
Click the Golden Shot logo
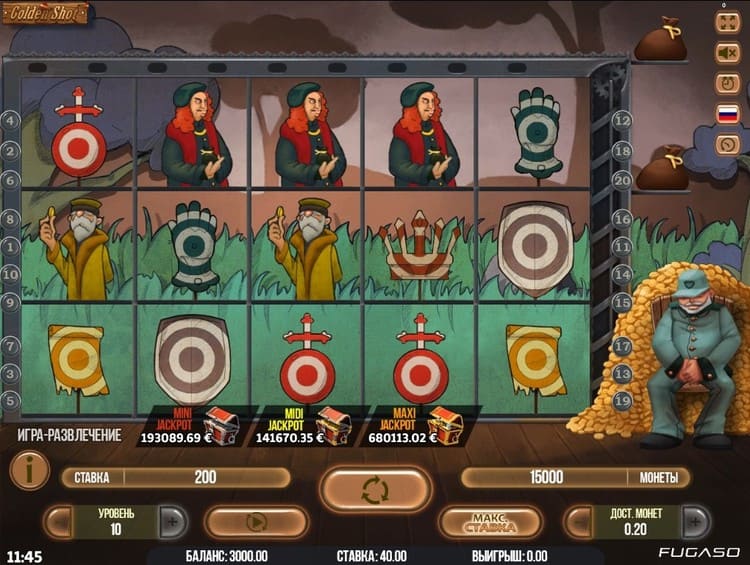click(46, 14)
